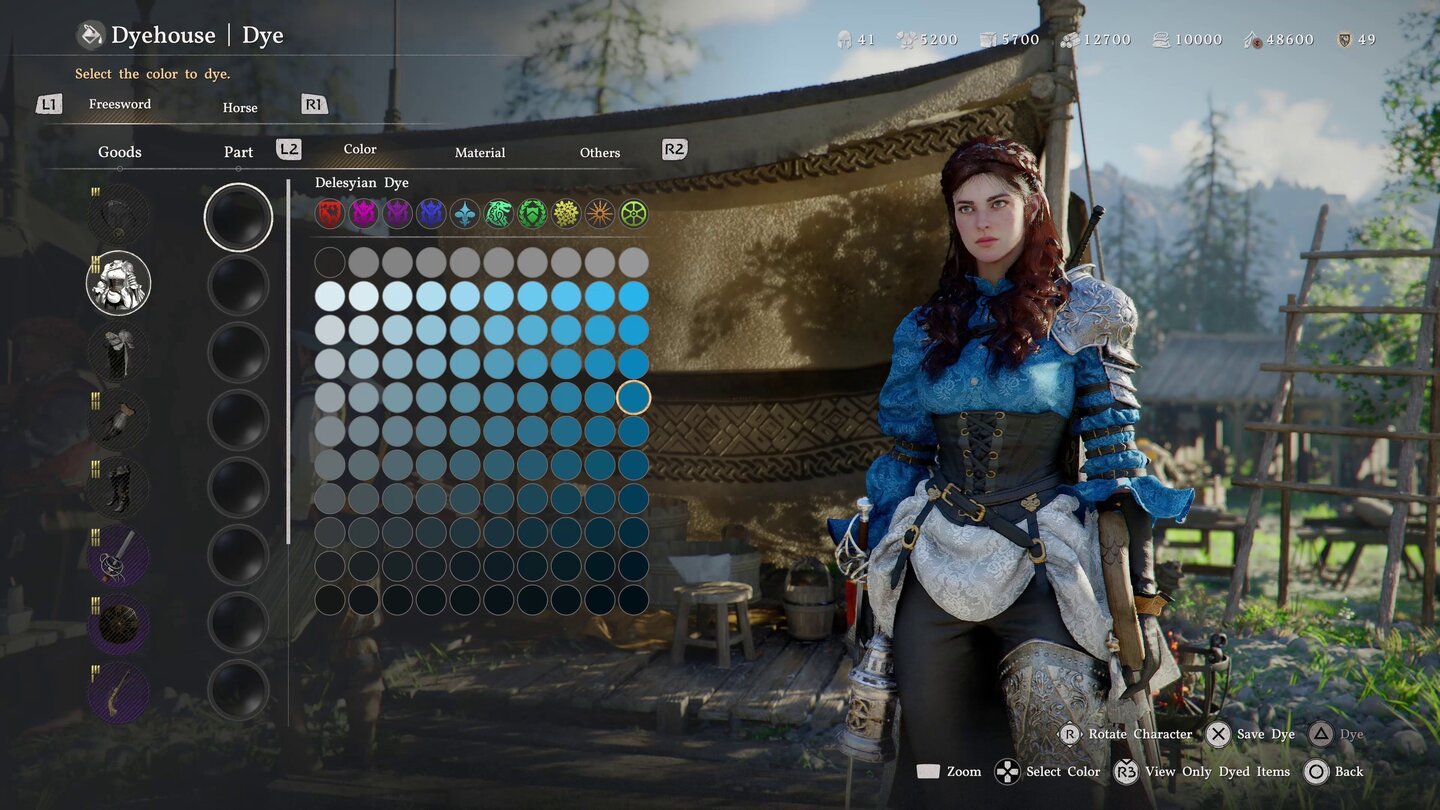Switch to the Horse tab
1440x810 pixels.
(239, 108)
